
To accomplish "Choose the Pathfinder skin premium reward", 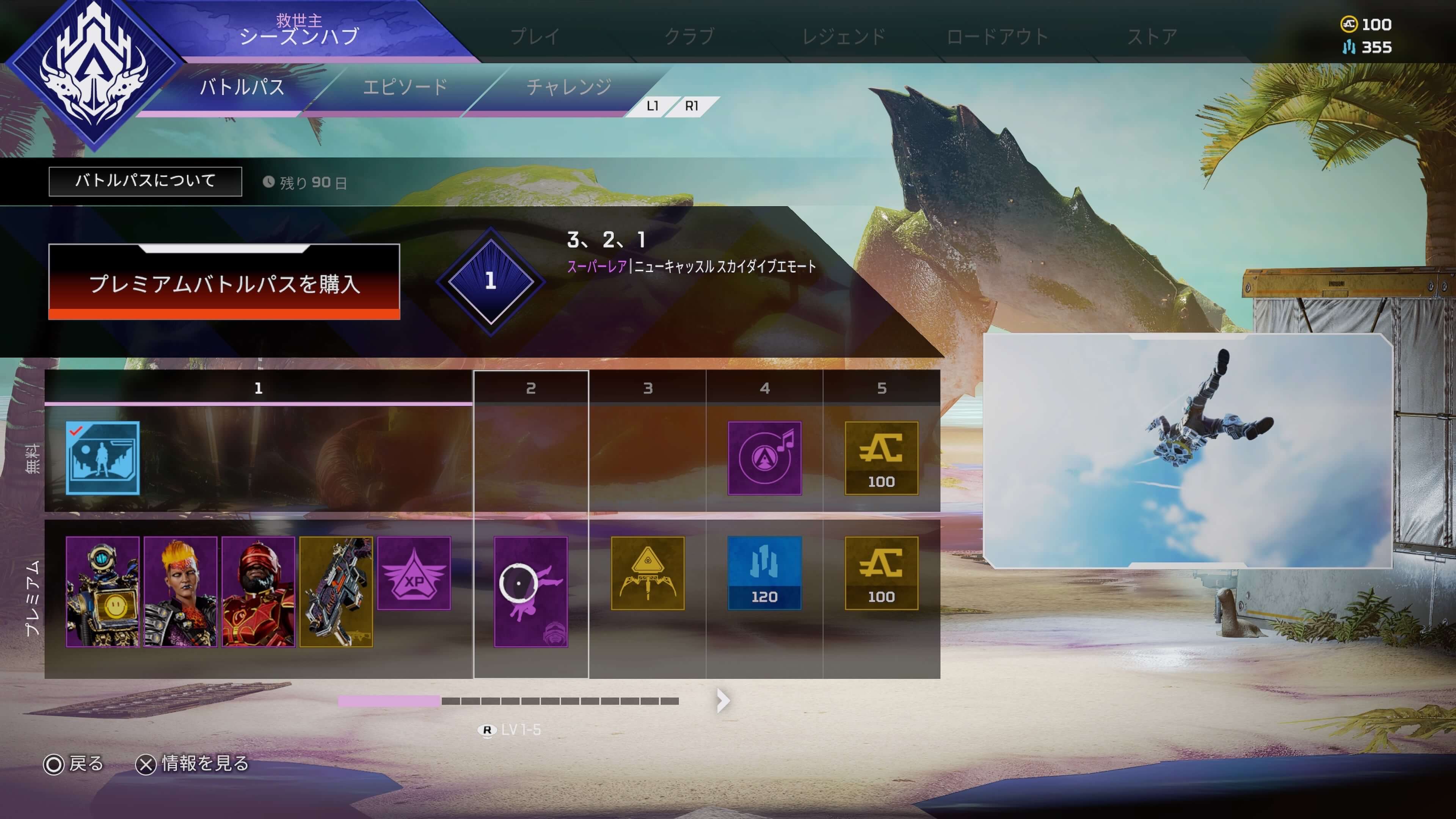I will (102, 591).
